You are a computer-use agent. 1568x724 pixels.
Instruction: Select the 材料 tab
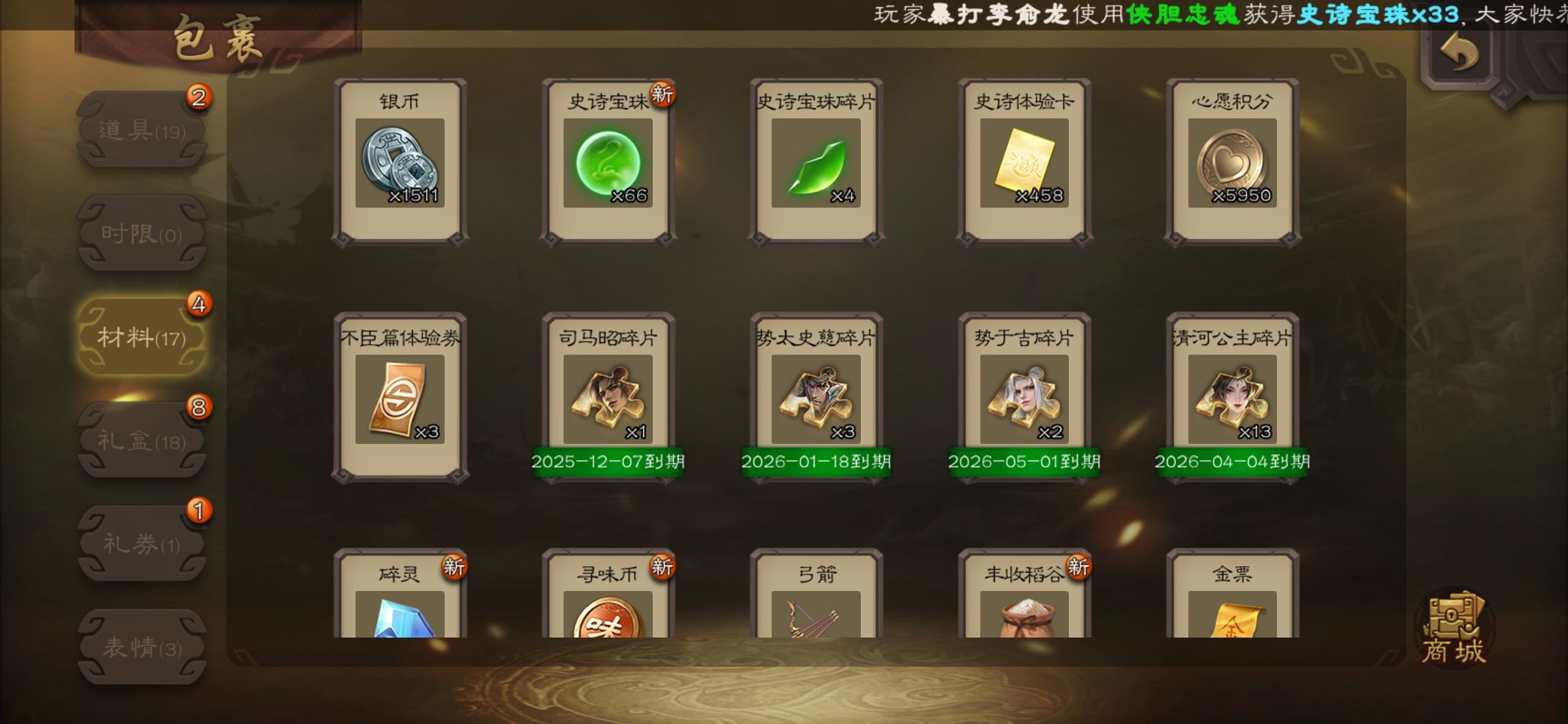(142, 337)
